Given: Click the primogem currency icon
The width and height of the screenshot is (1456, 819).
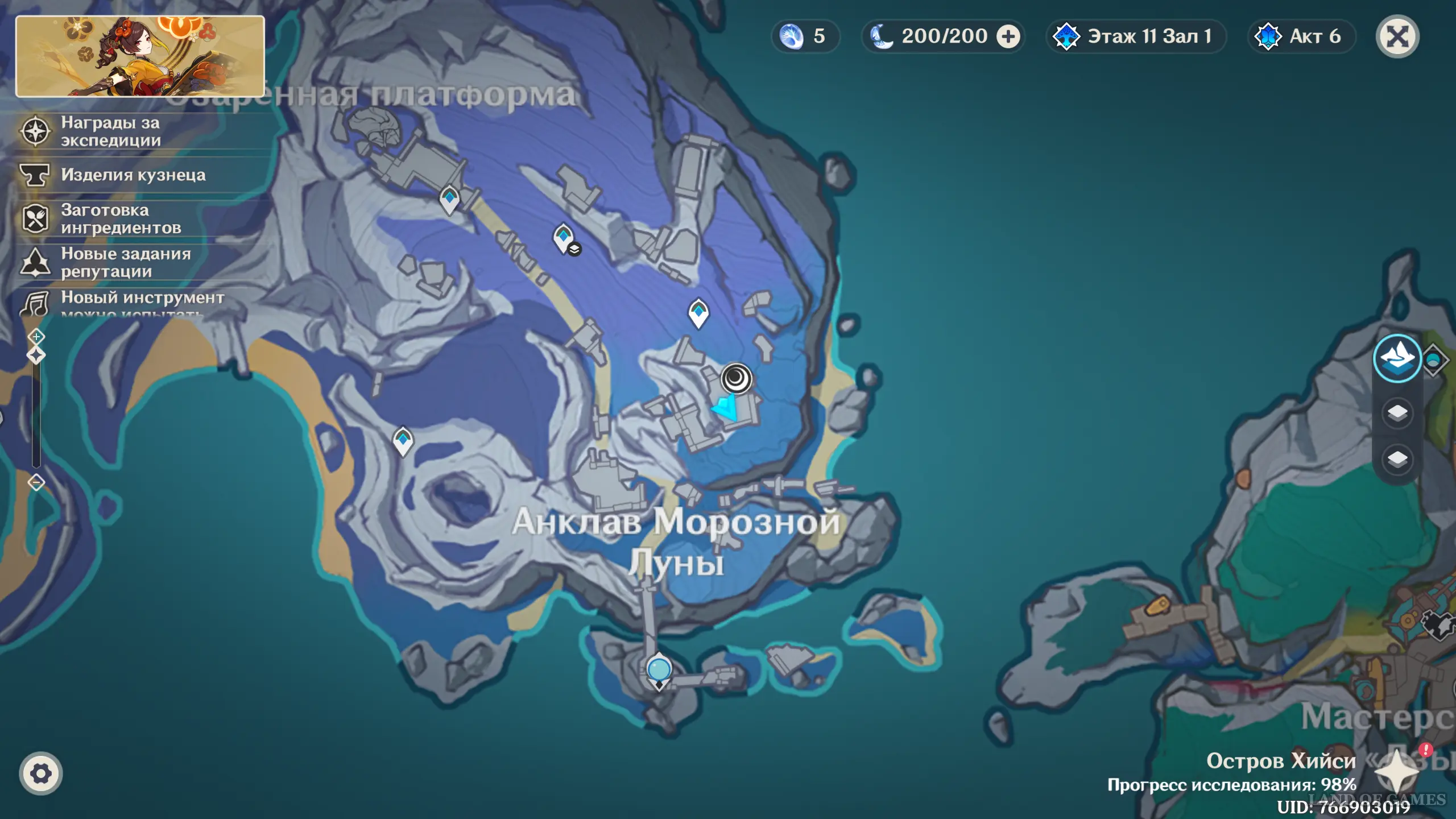Looking at the screenshot, I should [791, 37].
